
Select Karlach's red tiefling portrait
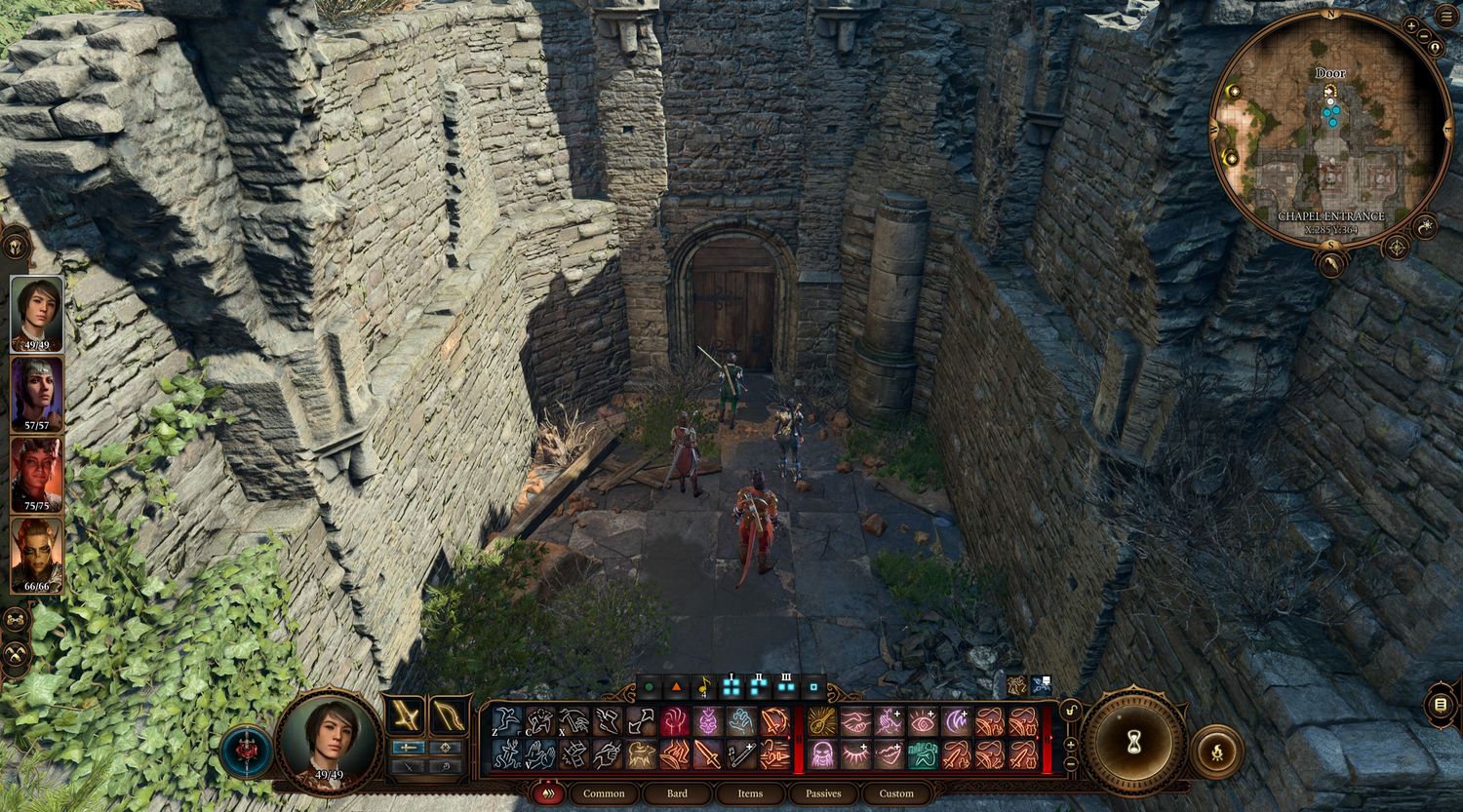pos(37,475)
